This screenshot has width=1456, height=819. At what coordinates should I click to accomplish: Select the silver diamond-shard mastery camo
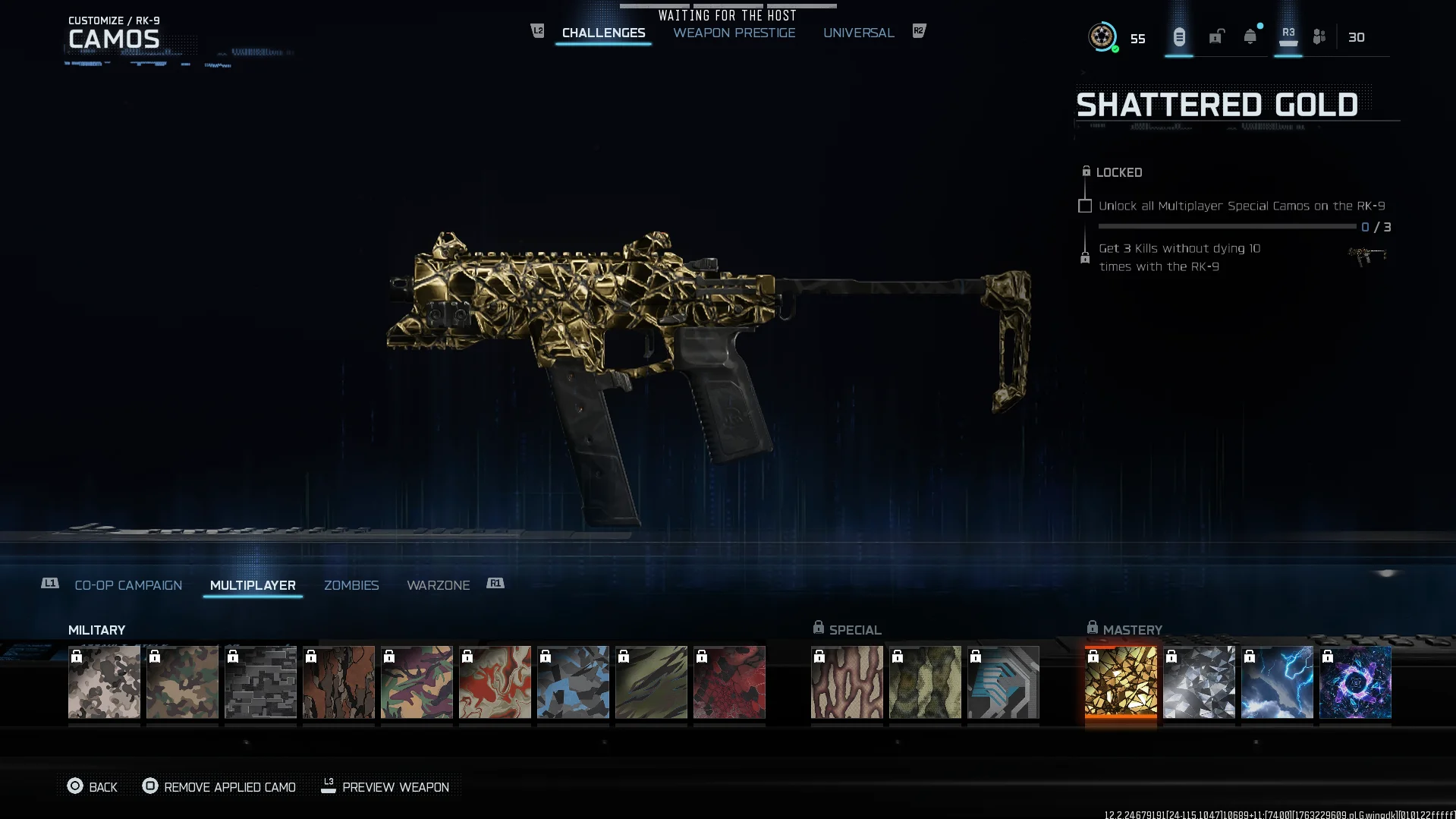[1199, 682]
